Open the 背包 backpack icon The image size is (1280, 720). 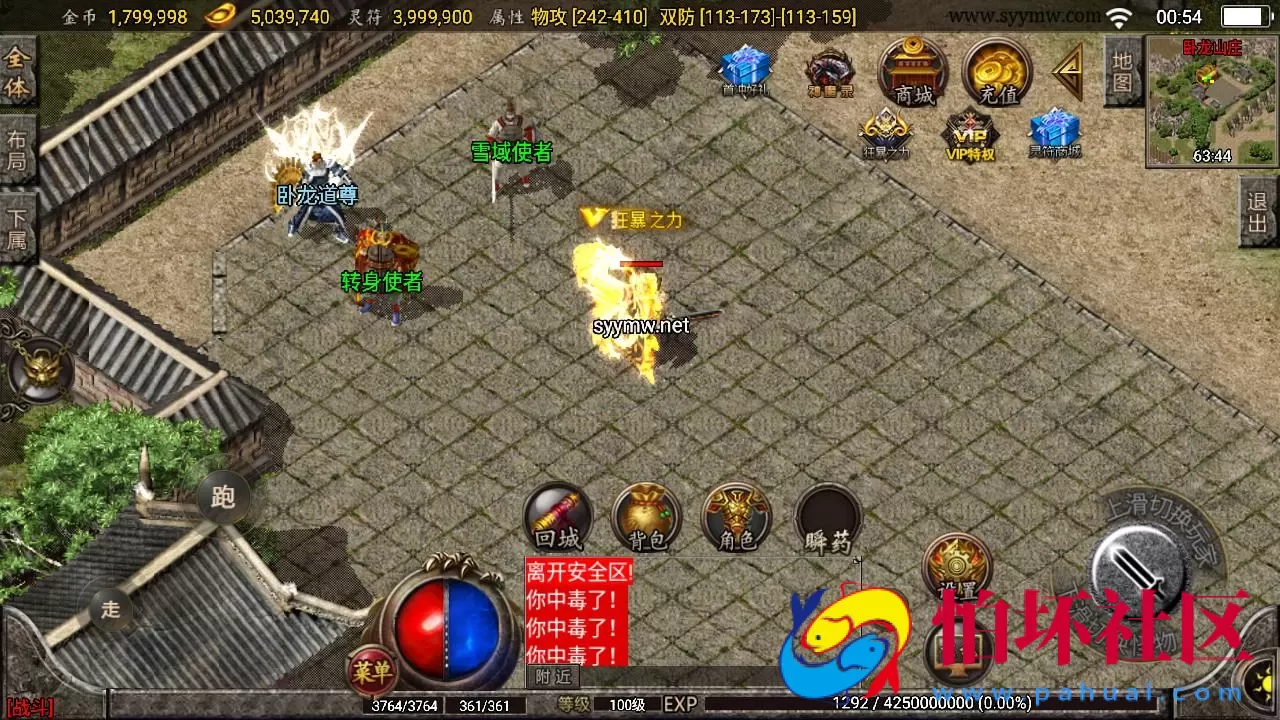(x=646, y=517)
